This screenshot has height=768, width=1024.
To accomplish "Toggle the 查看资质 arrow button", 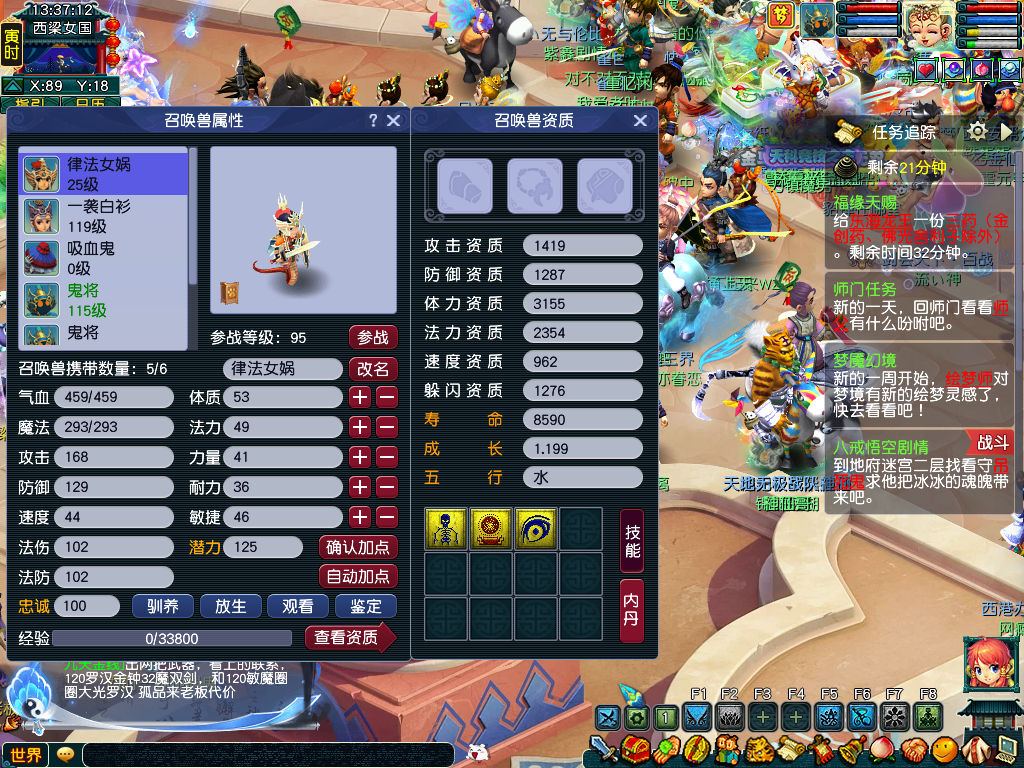I will [x=350, y=638].
